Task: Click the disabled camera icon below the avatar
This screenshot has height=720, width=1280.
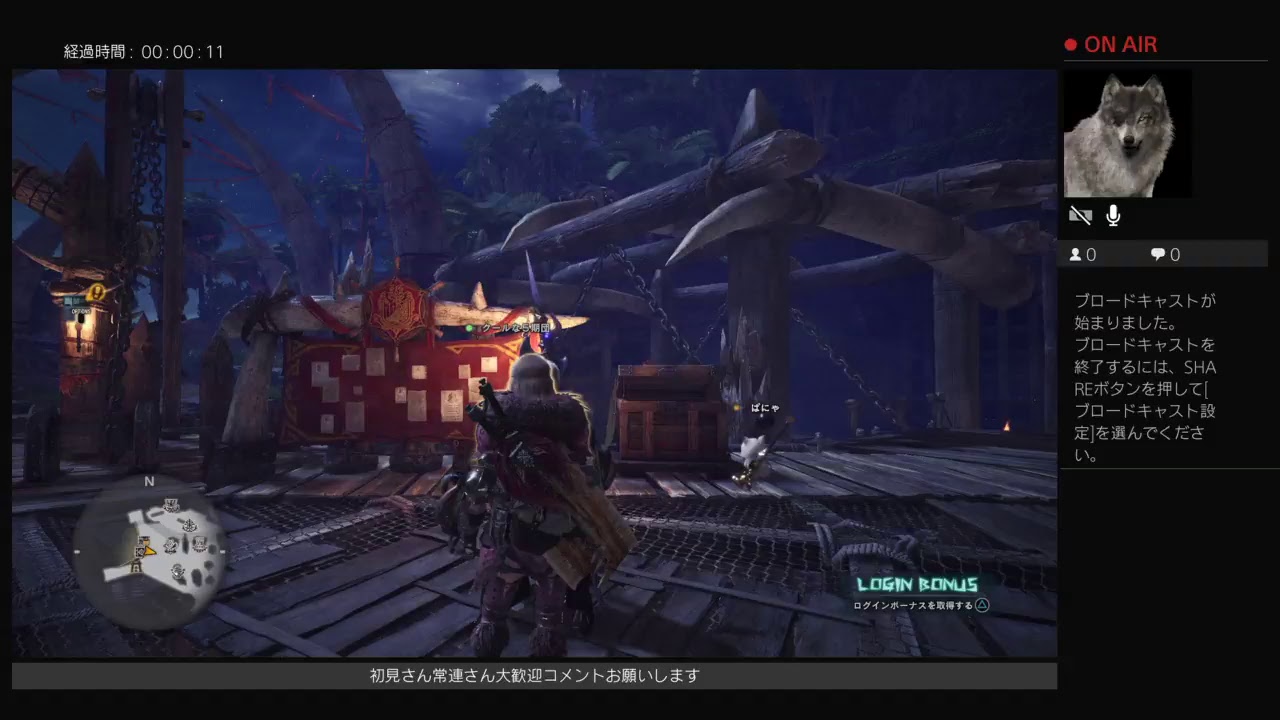Action: point(1079,214)
